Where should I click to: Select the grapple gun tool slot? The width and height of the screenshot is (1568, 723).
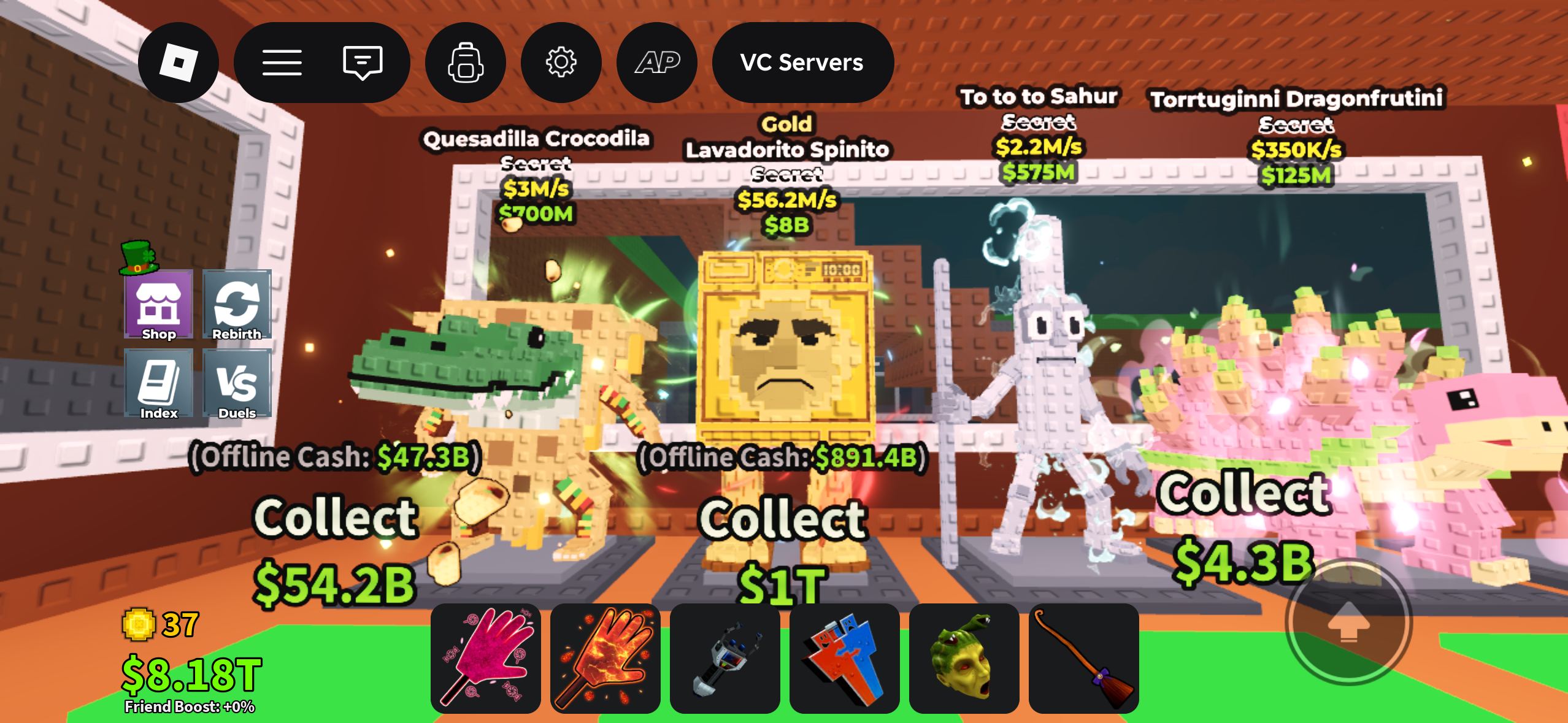(725, 658)
